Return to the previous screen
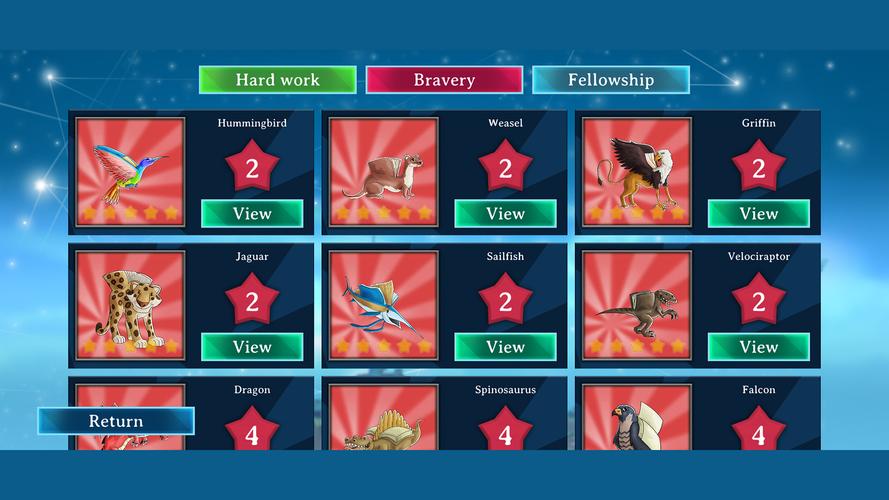889x500 pixels. tap(116, 421)
